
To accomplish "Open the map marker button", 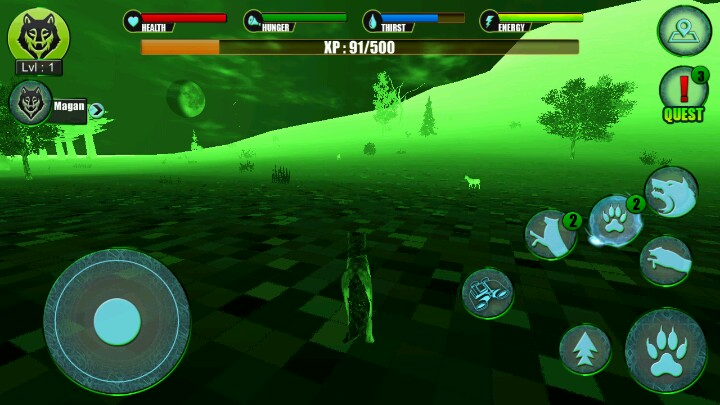I will click(684, 31).
